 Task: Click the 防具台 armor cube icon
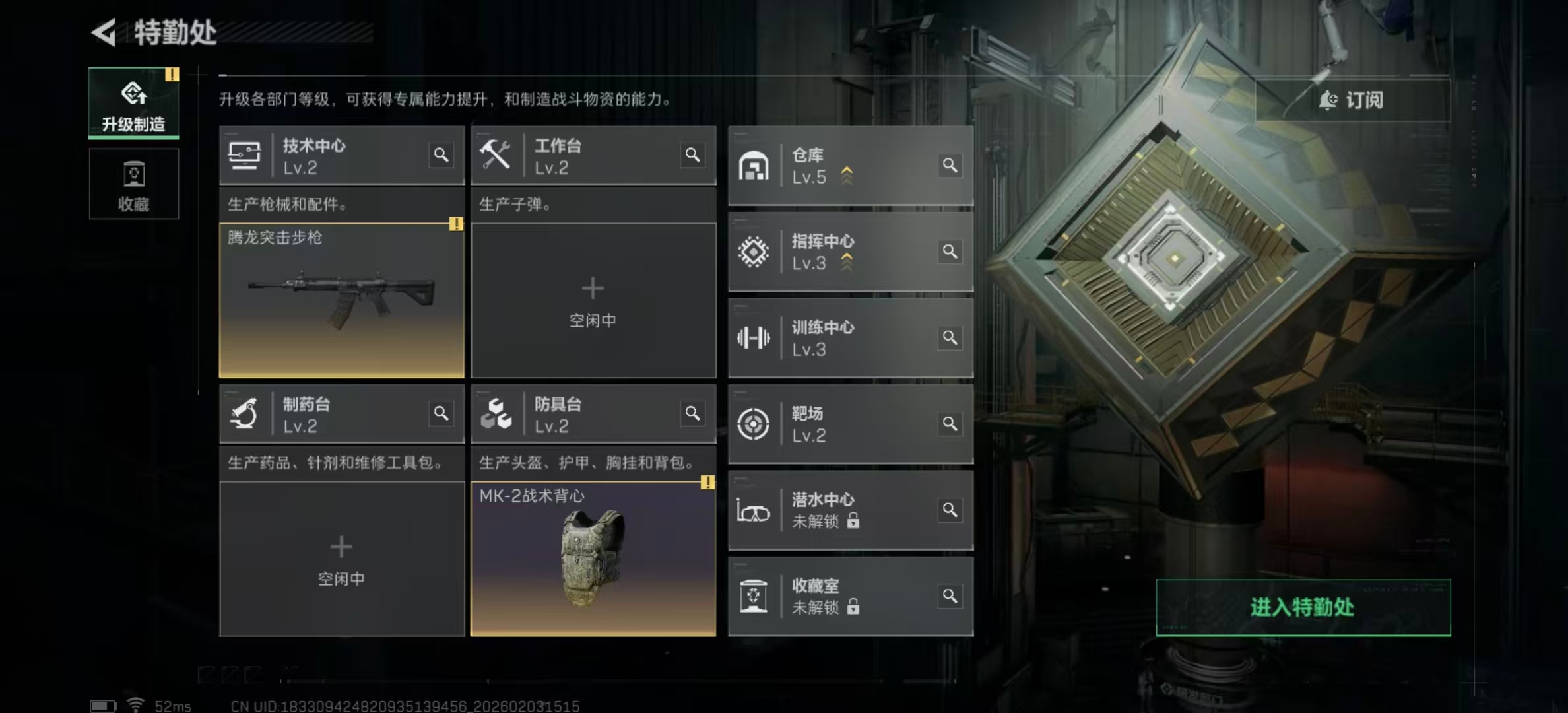click(497, 413)
